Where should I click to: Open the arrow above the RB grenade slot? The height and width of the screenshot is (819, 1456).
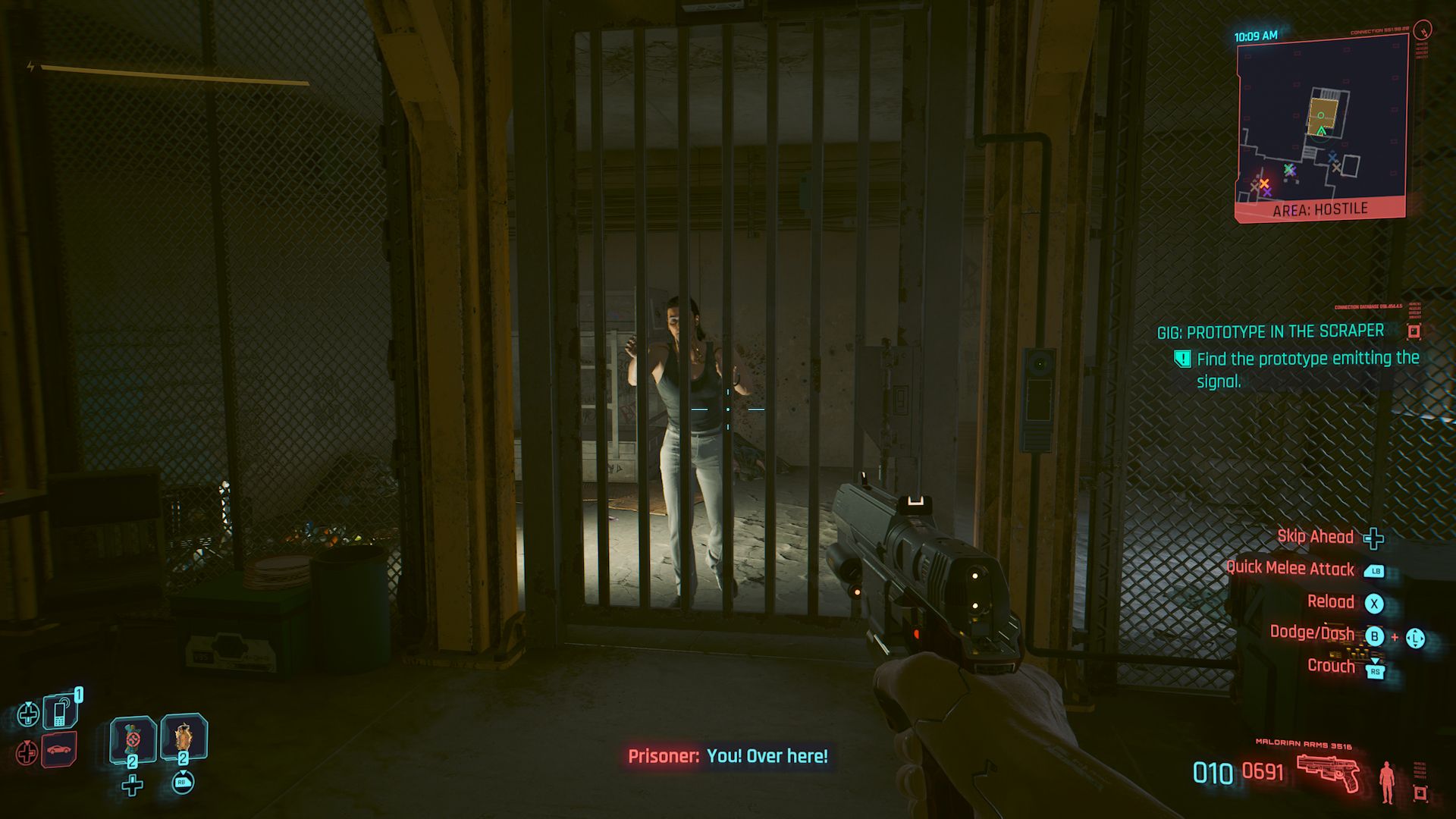click(184, 773)
